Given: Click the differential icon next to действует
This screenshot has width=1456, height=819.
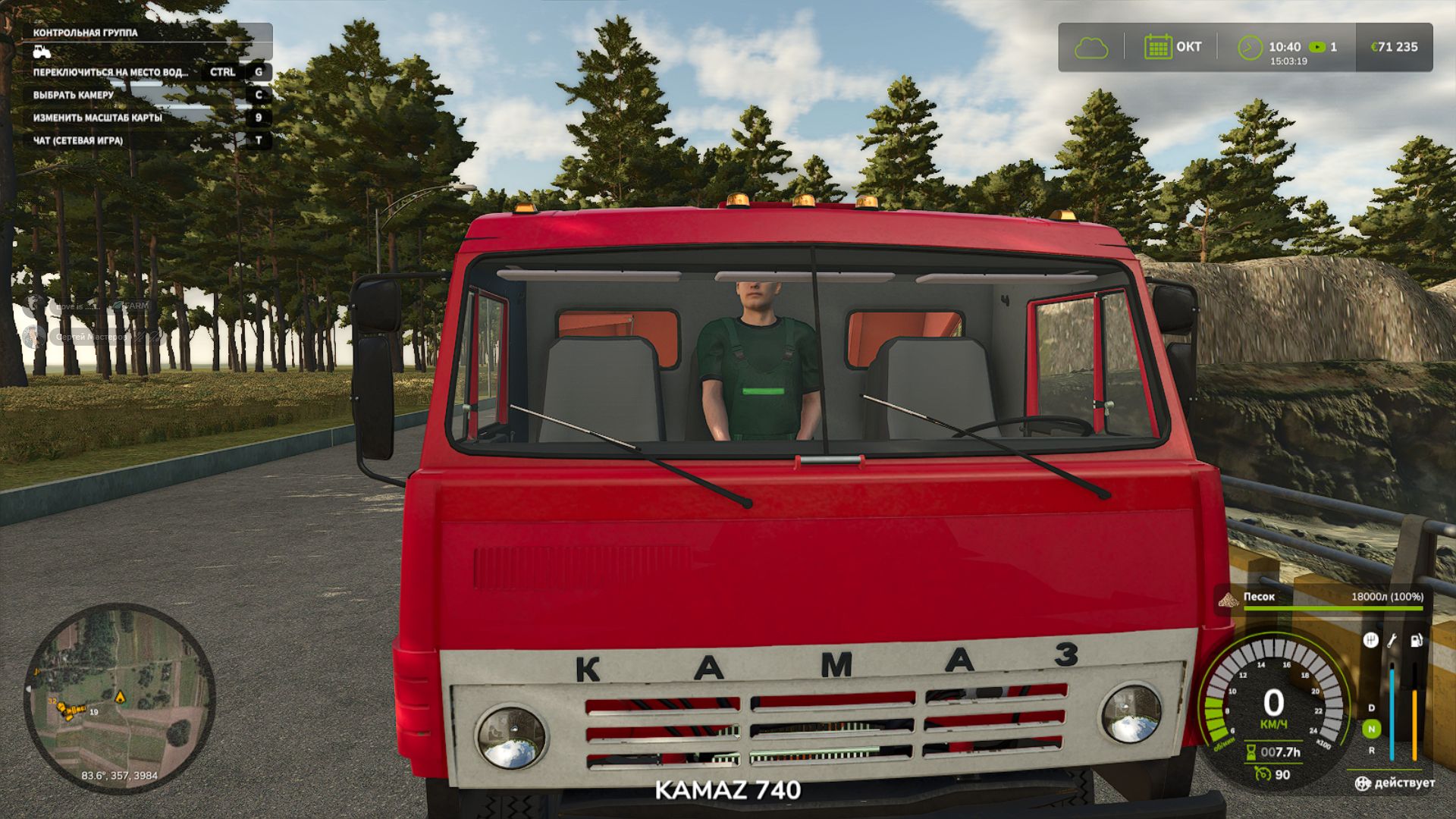Looking at the screenshot, I should (1363, 783).
